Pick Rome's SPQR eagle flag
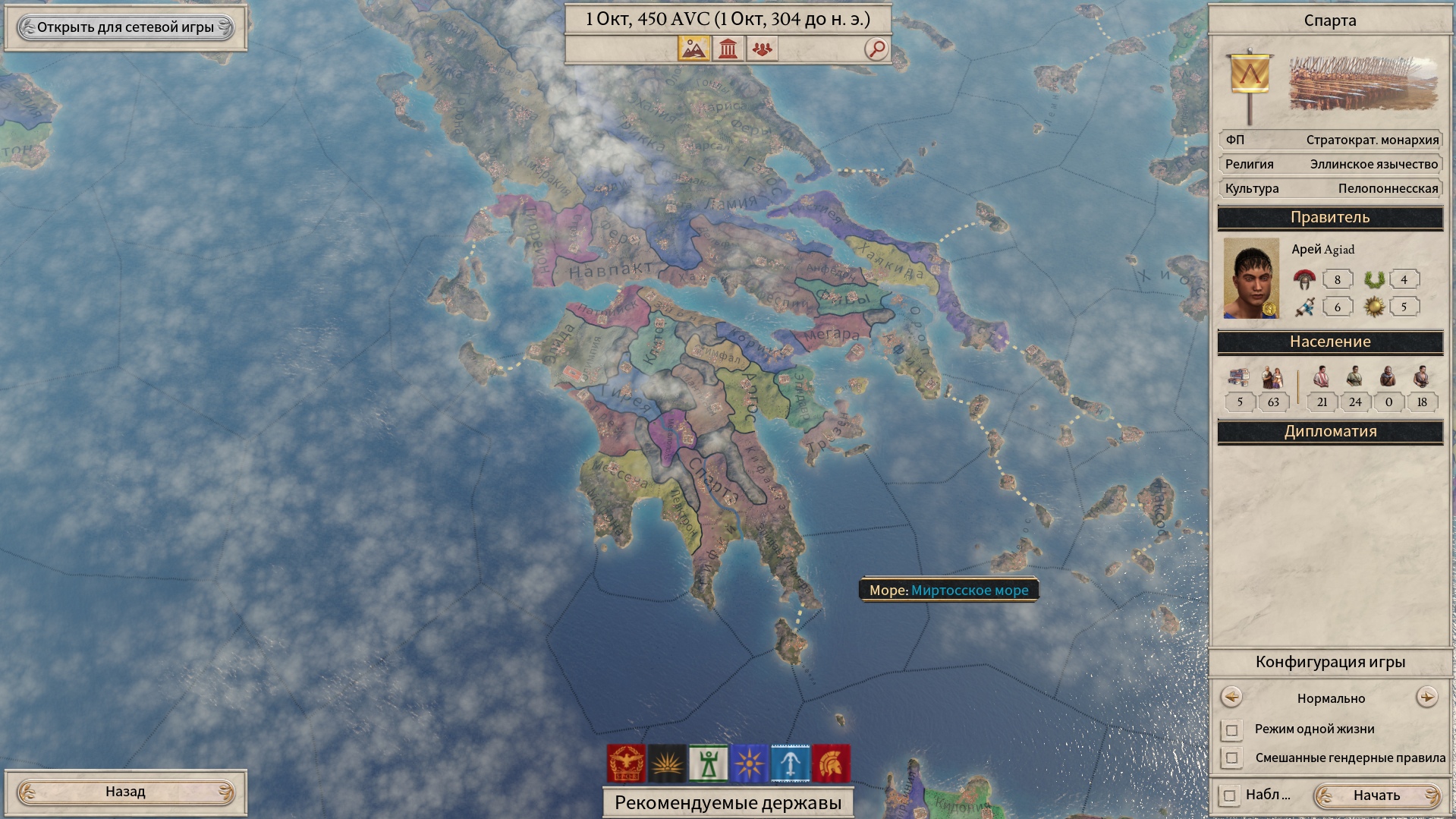This screenshot has height=819, width=1456. tap(626, 763)
